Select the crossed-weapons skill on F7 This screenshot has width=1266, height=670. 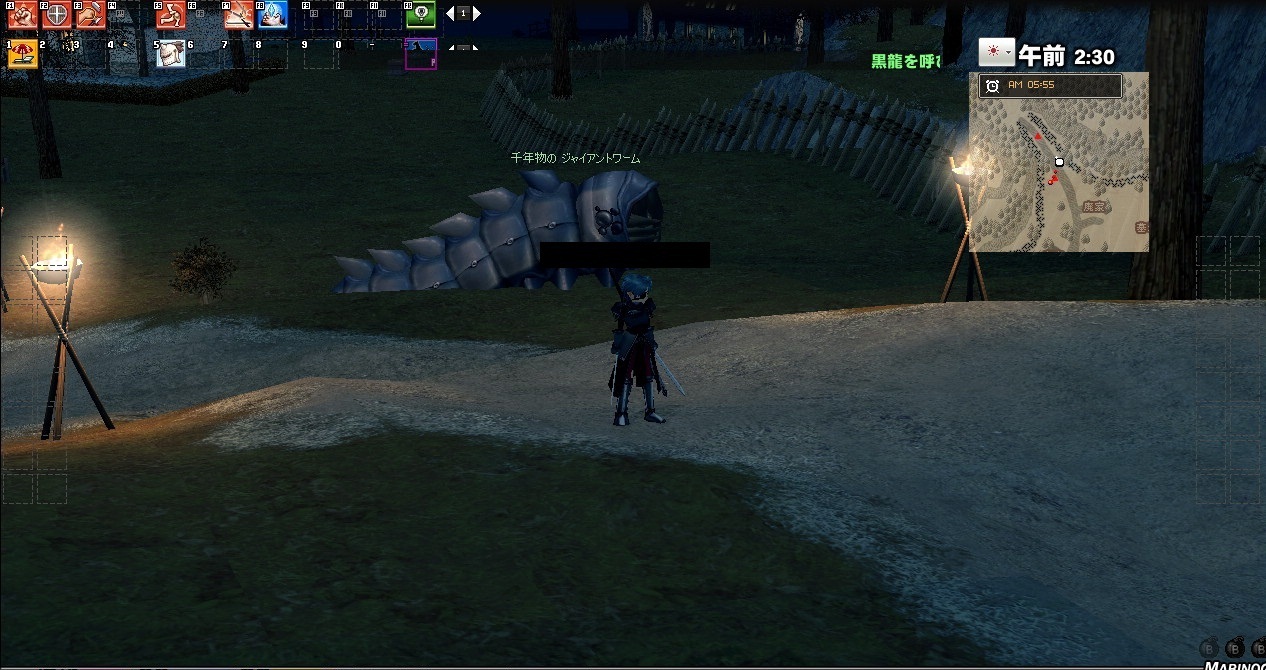[x=238, y=15]
